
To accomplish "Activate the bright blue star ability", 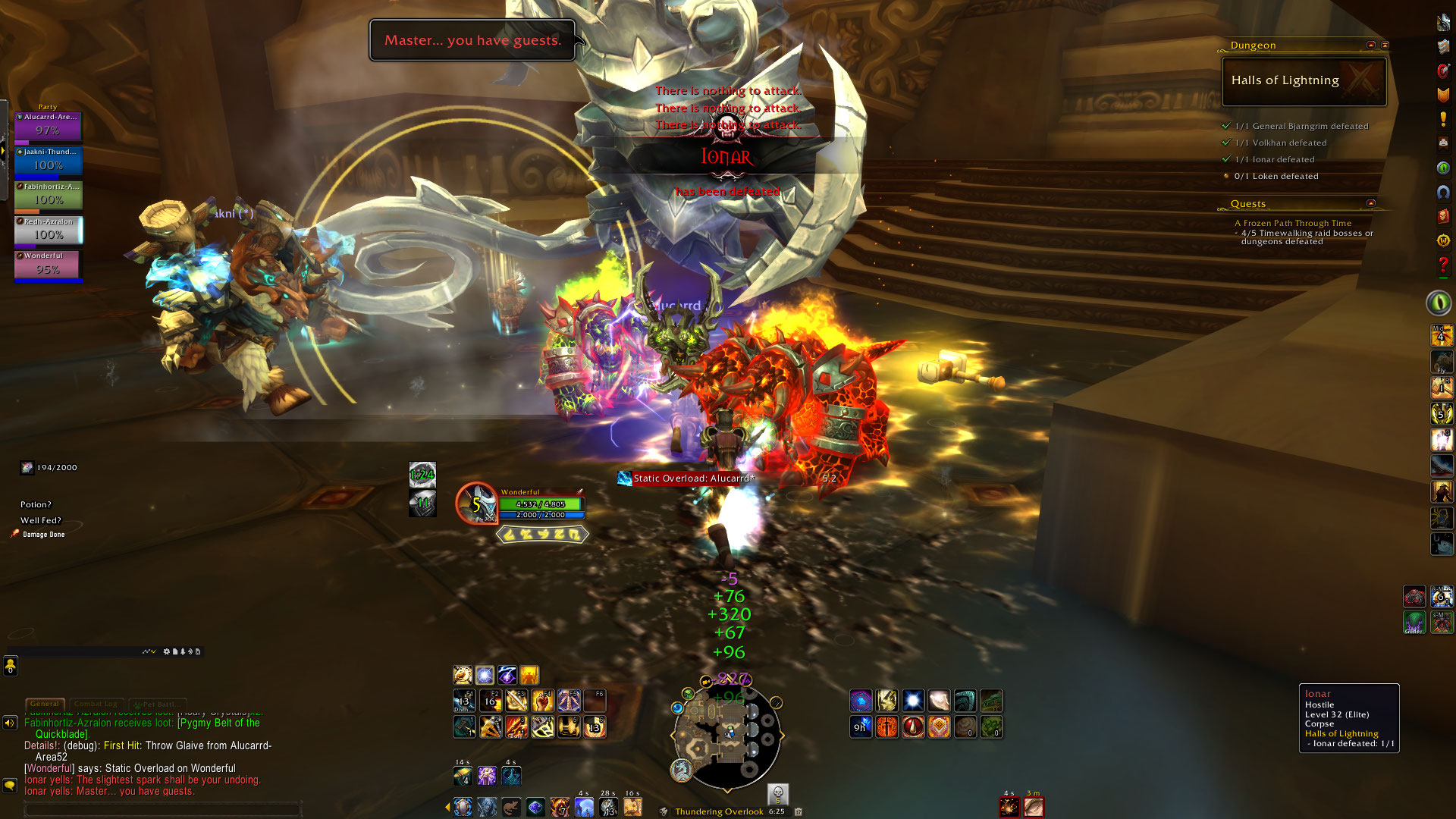I will click(x=913, y=700).
